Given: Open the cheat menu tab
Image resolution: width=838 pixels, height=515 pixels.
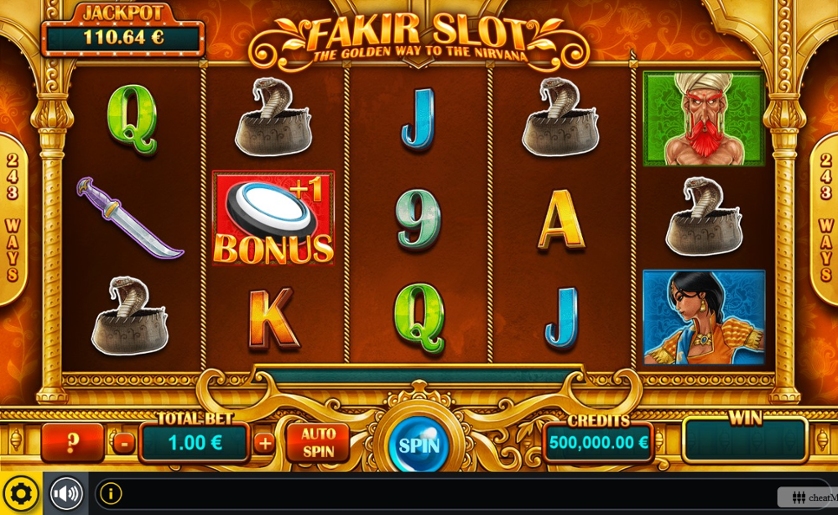Looking at the screenshot, I should point(808,497).
